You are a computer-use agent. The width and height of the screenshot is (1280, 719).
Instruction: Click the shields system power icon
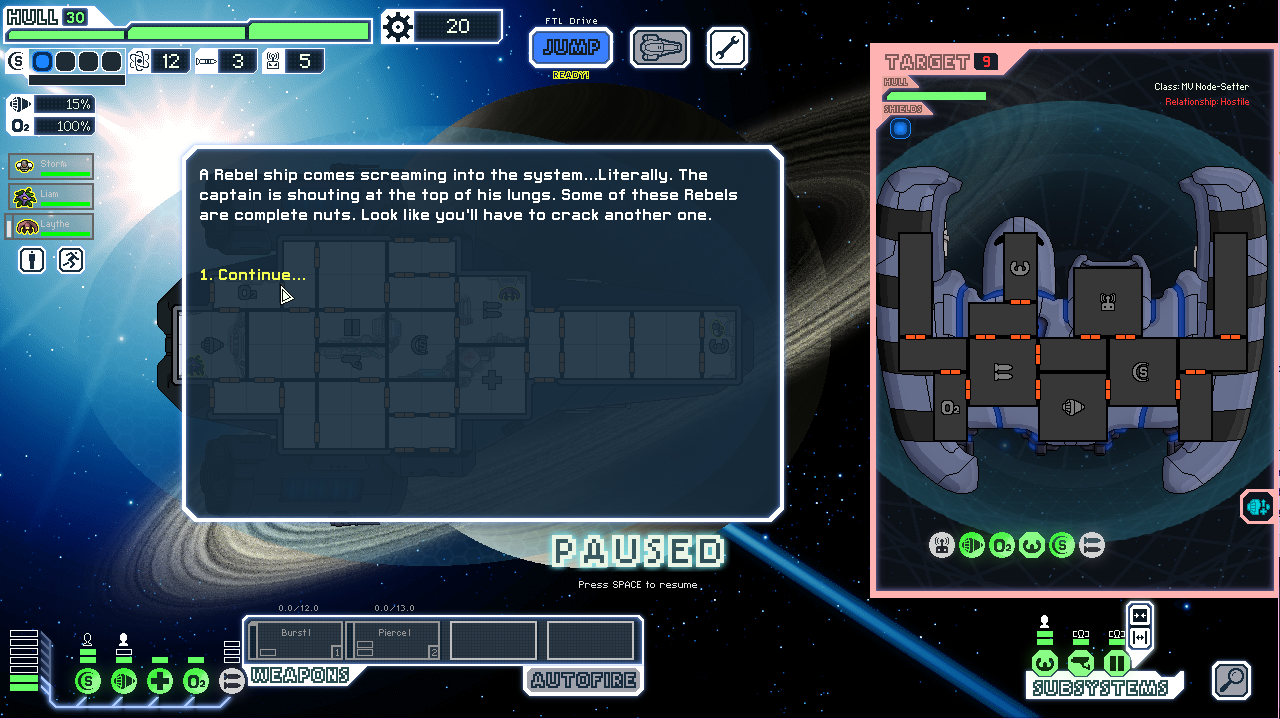[x=88, y=681]
